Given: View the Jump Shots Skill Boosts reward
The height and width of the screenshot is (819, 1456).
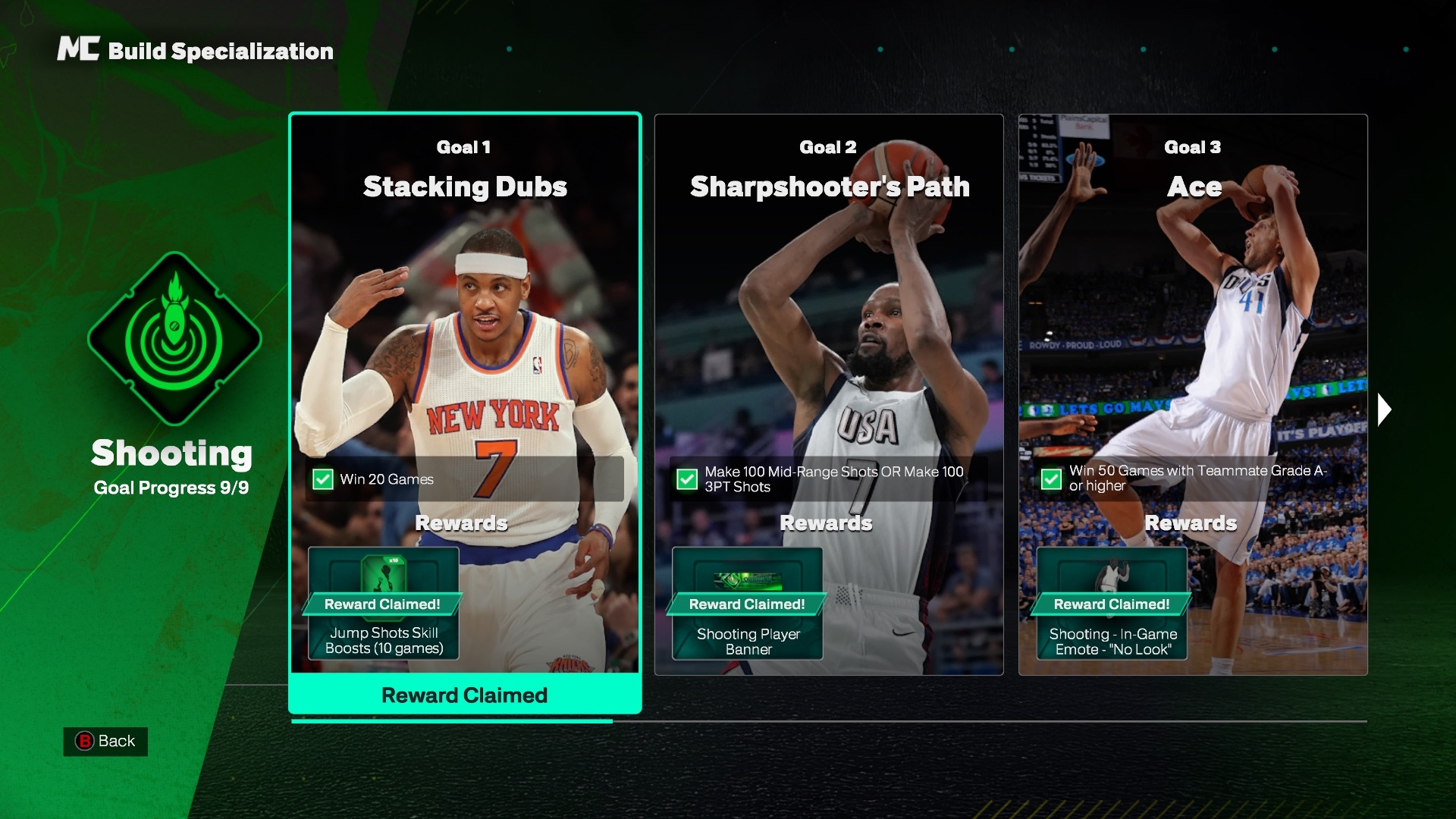Looking at the screenshot, I should tap(384, 604).
